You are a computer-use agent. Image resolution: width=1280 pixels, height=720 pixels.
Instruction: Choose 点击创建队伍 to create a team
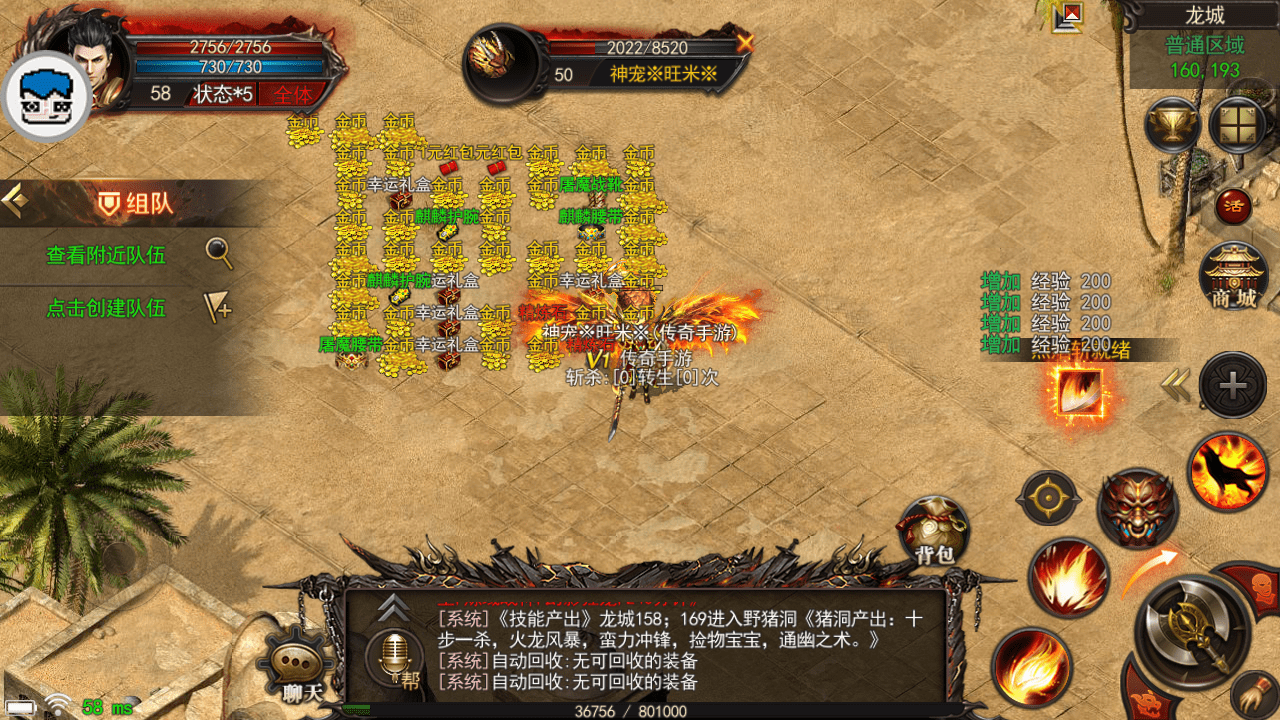[106, 308]
